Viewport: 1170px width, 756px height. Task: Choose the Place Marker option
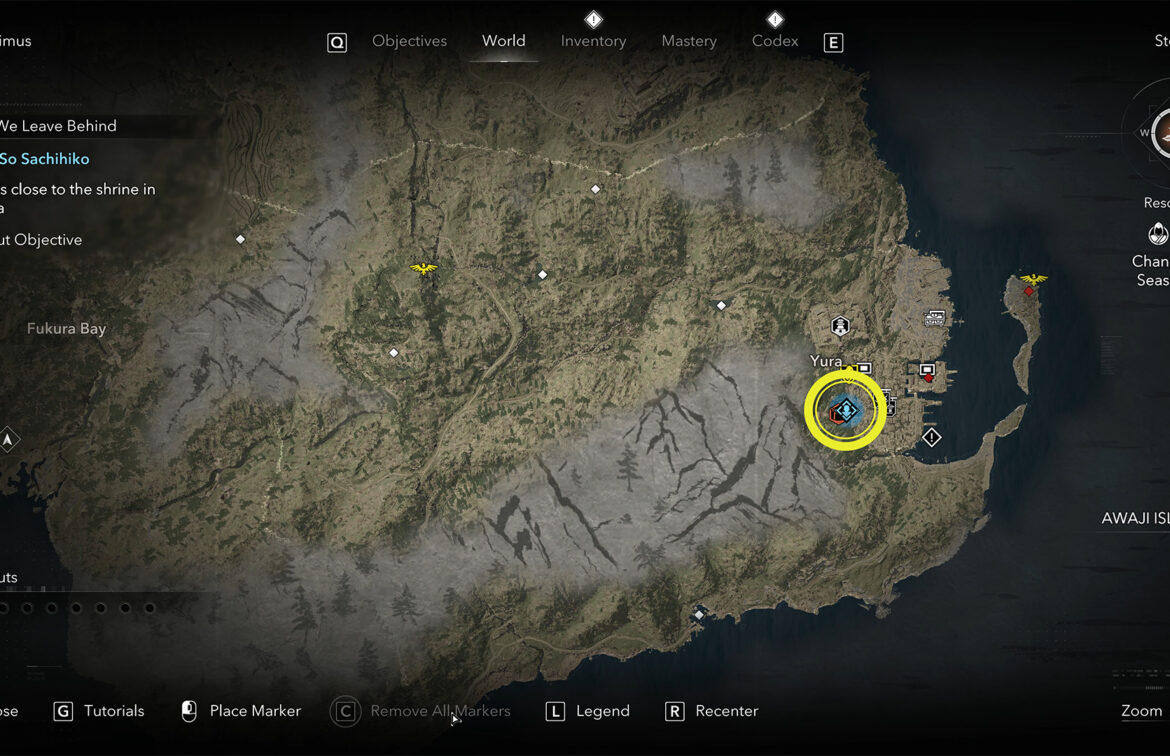click(254, 711)
